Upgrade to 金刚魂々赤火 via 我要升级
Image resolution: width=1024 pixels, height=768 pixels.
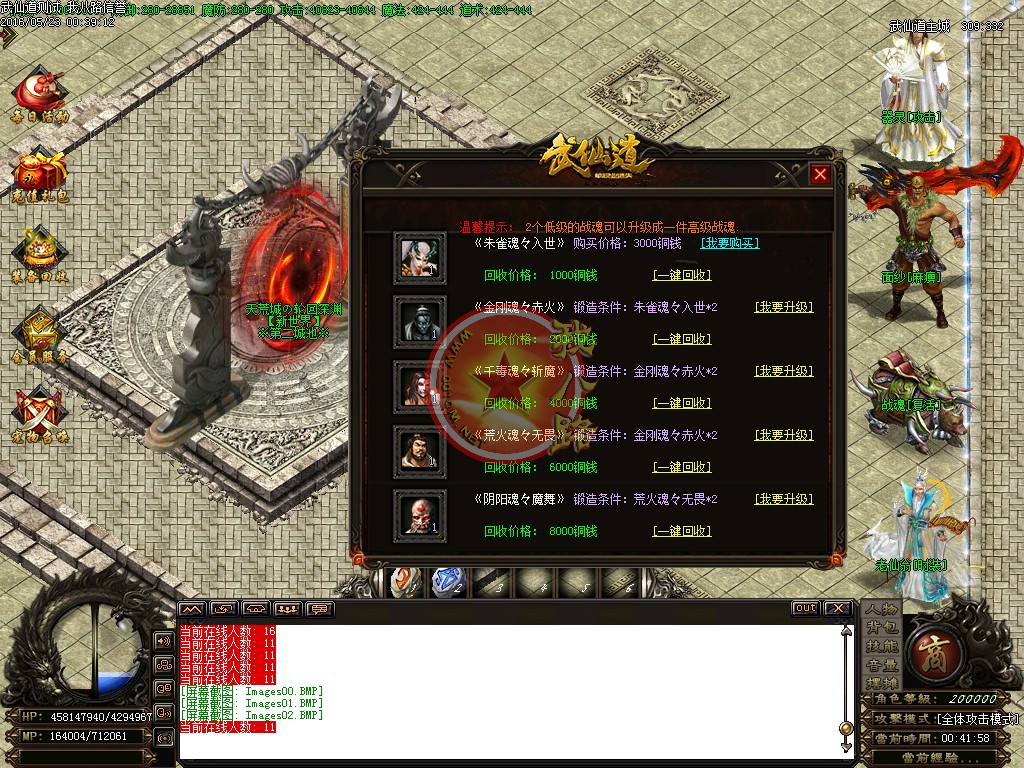tap(783, 307)
